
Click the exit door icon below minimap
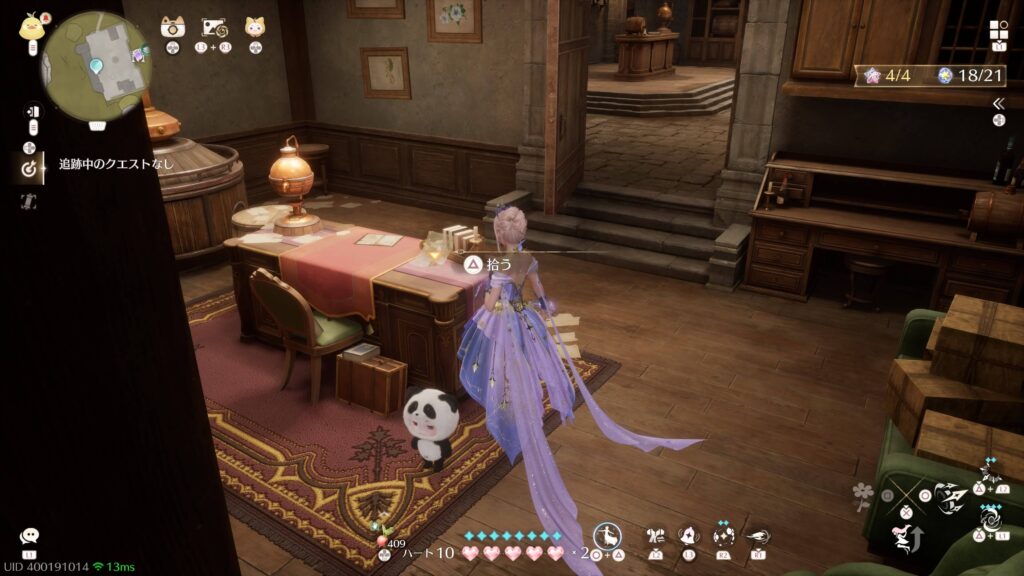coord(30,111)
